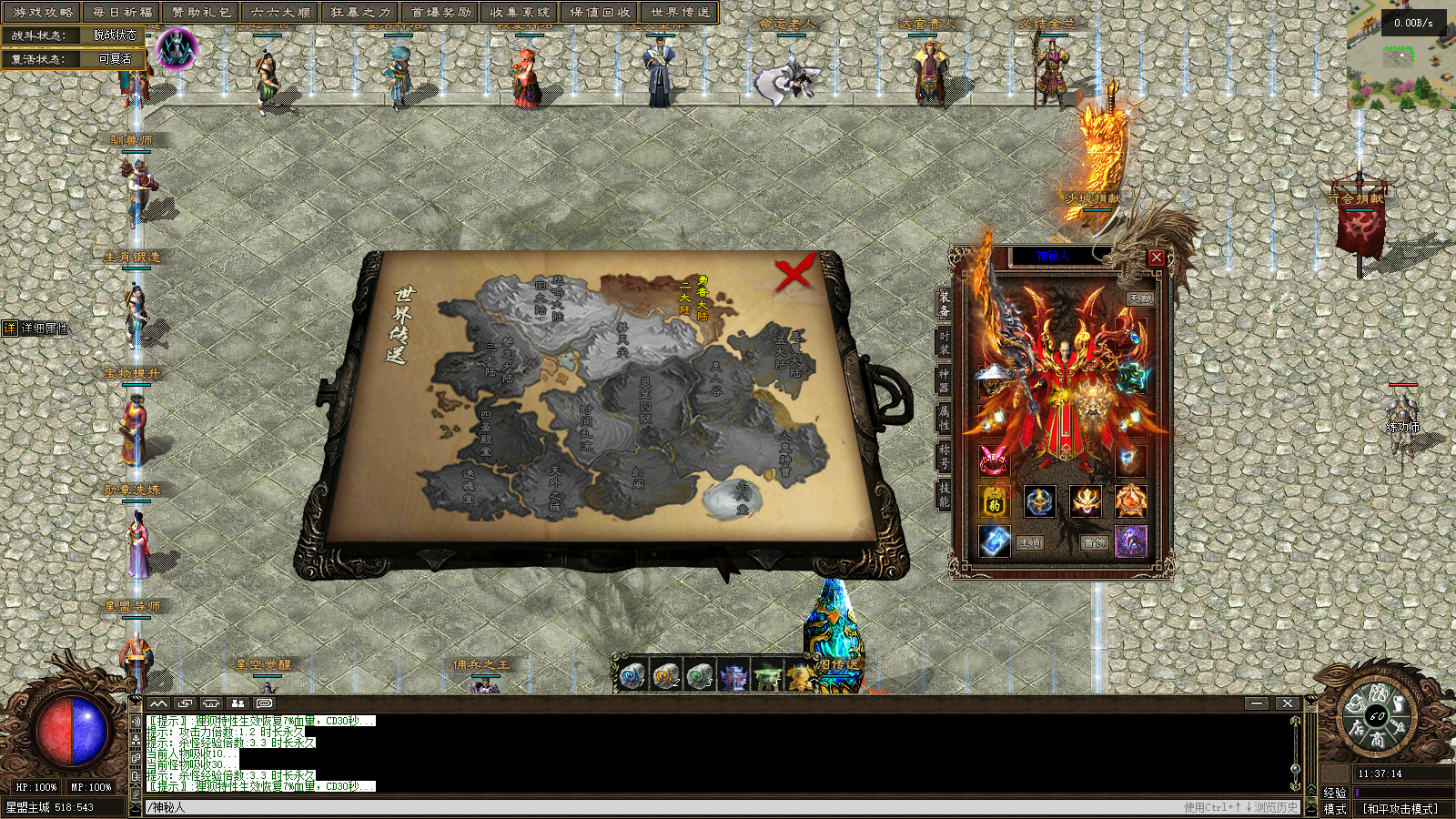Open the 游戏攻略 game guide menu
The width and height of the screenshot is (1456, 819).
[x=42, y=12]
